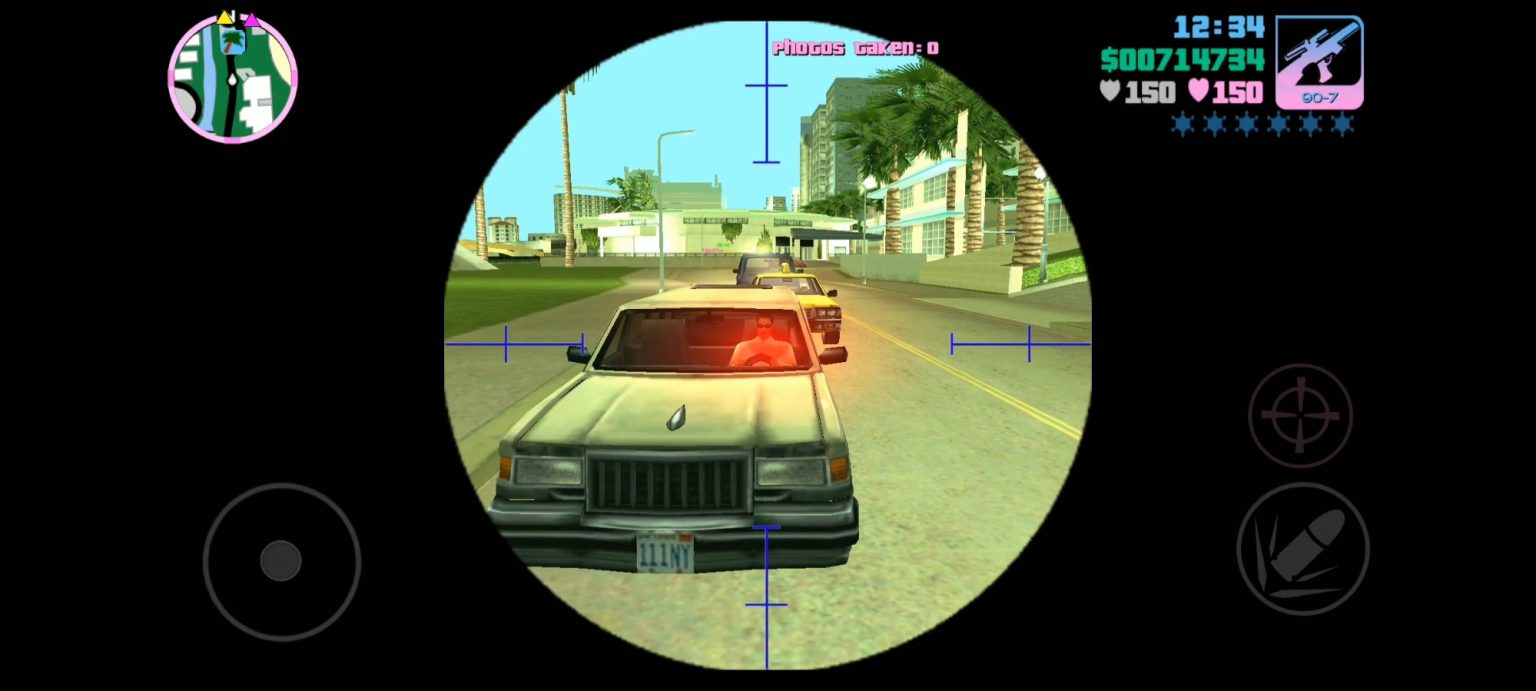Image resolution: width=1536 pixels, height=691 pixels.
Task: Touch the virtual movement joystick
Action: point(281,561)
